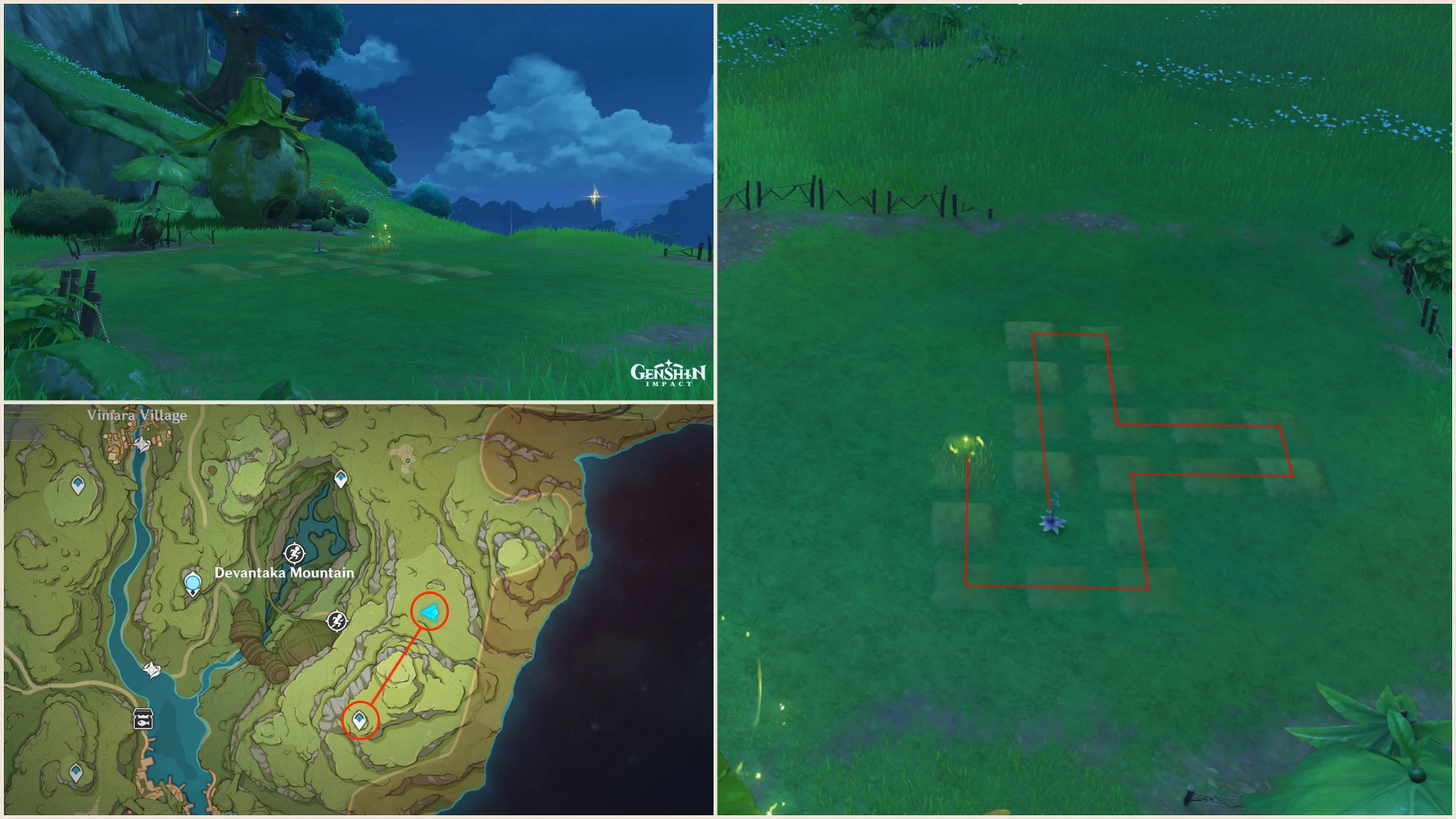The image size is (1456, 819).
Task: Select the teleport waypoint in the bottom-left map corner
Action: [x=76, y=771]
